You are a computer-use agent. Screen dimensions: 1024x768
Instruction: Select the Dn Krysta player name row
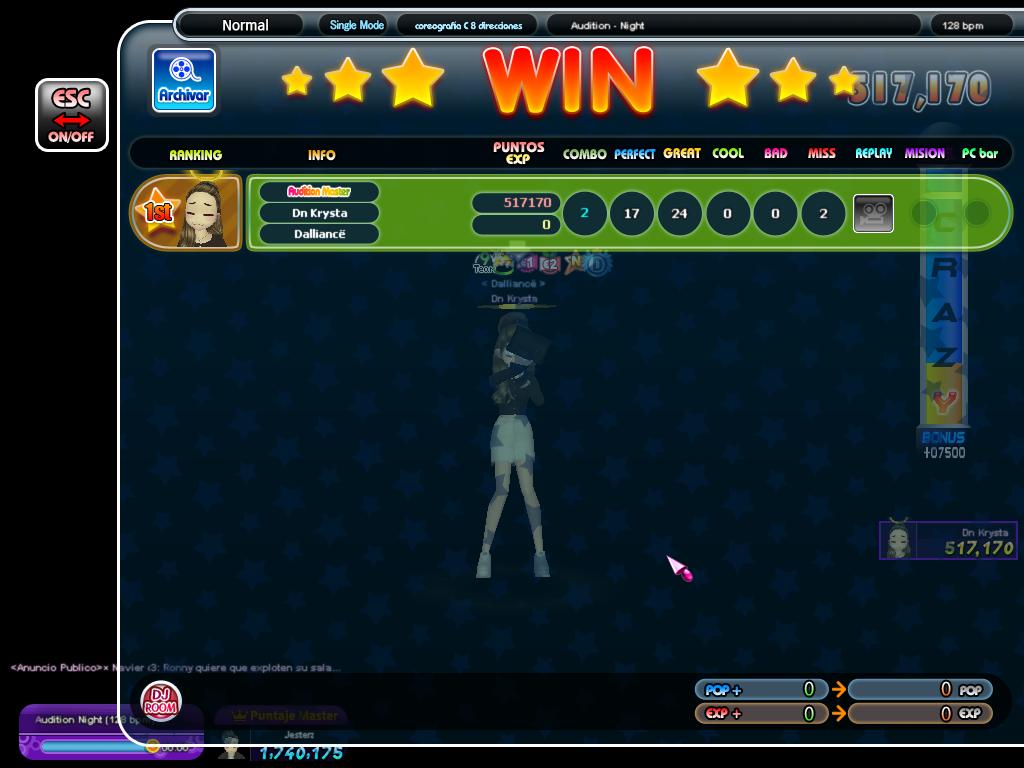pos(319,213)
